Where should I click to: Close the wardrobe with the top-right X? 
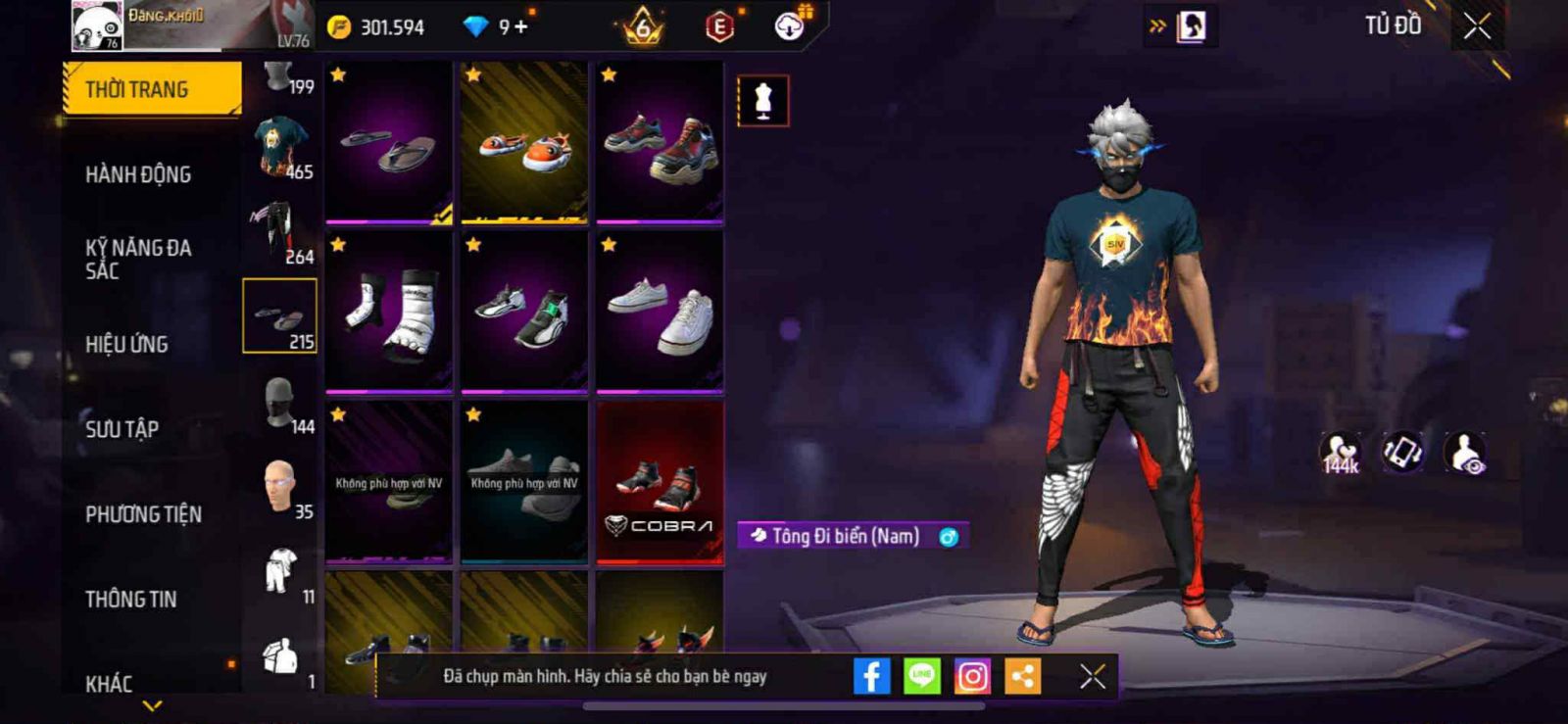click(x=1477, y=26)
